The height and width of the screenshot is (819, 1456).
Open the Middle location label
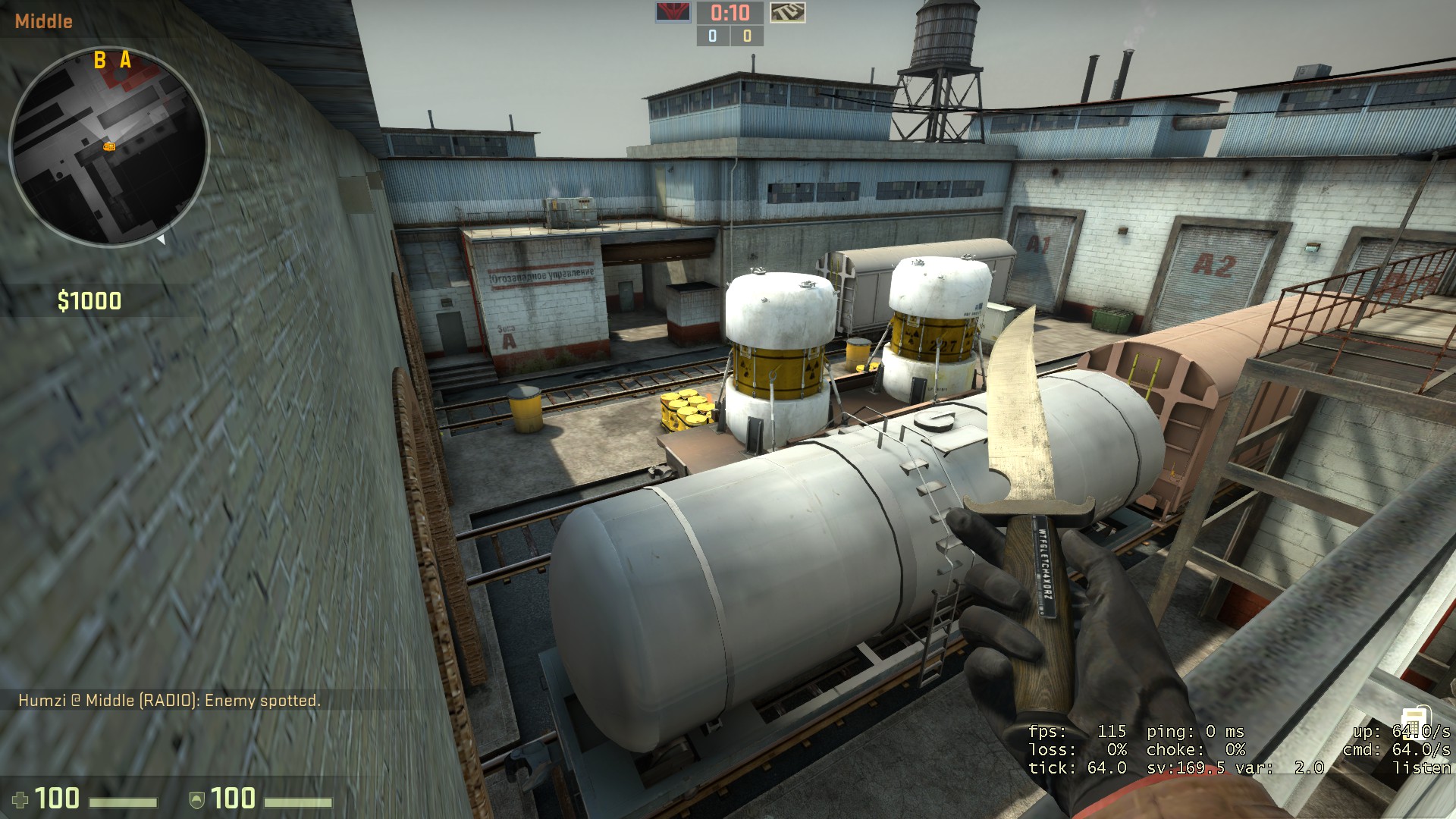tap(44, 21)
